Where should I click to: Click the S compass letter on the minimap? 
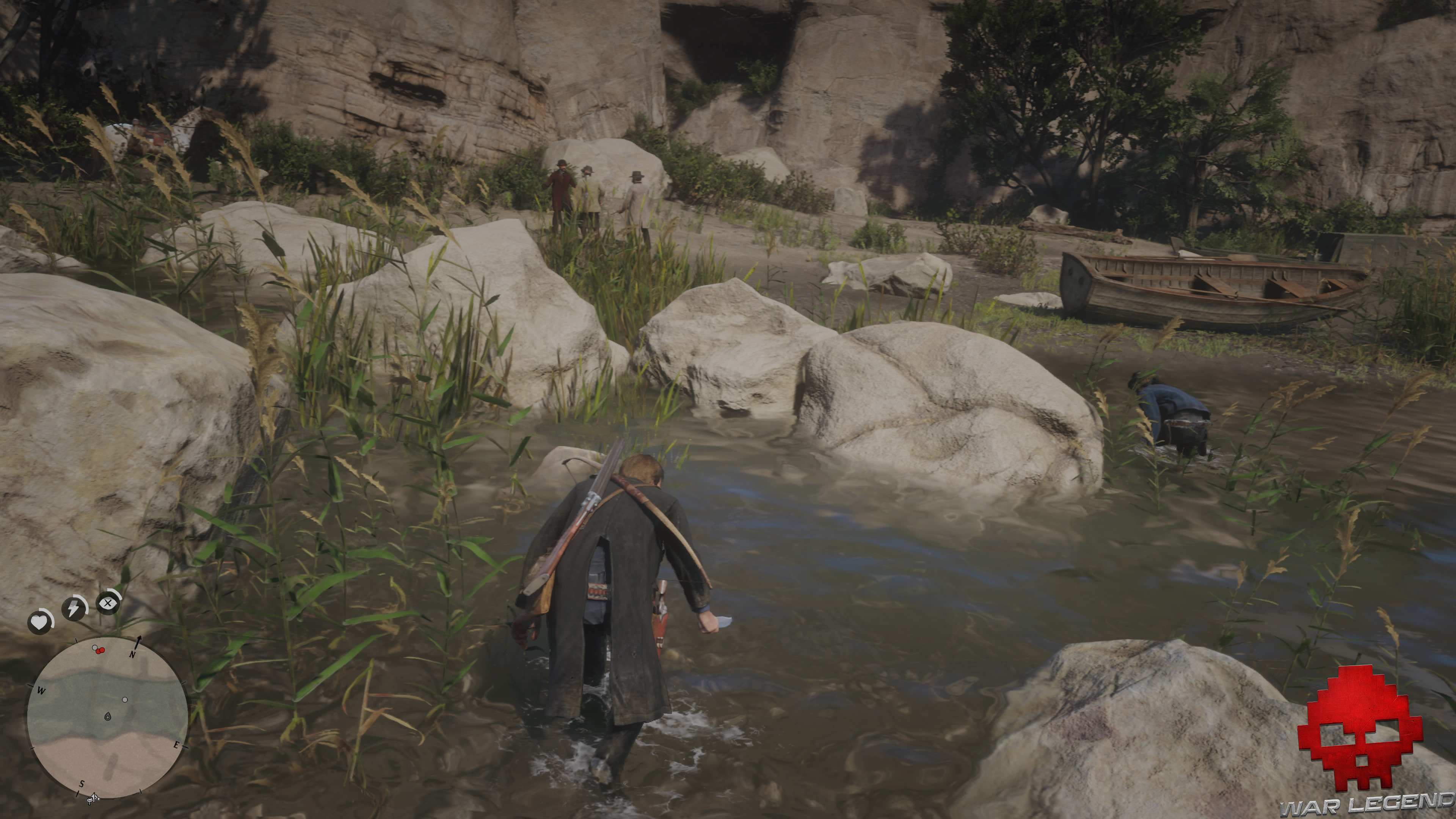[x=82, y=784]
